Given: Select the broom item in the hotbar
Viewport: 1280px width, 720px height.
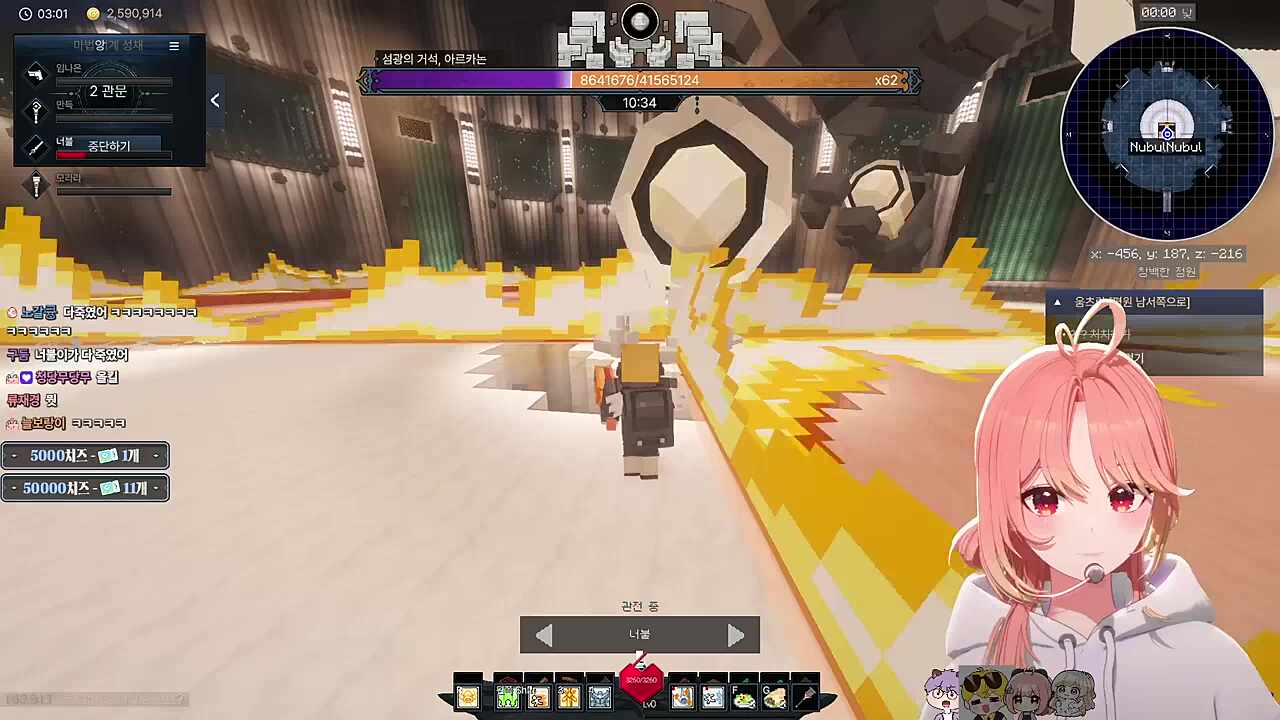Looking at the screenshot, I should pyautogui.click(x=805, y=697).
